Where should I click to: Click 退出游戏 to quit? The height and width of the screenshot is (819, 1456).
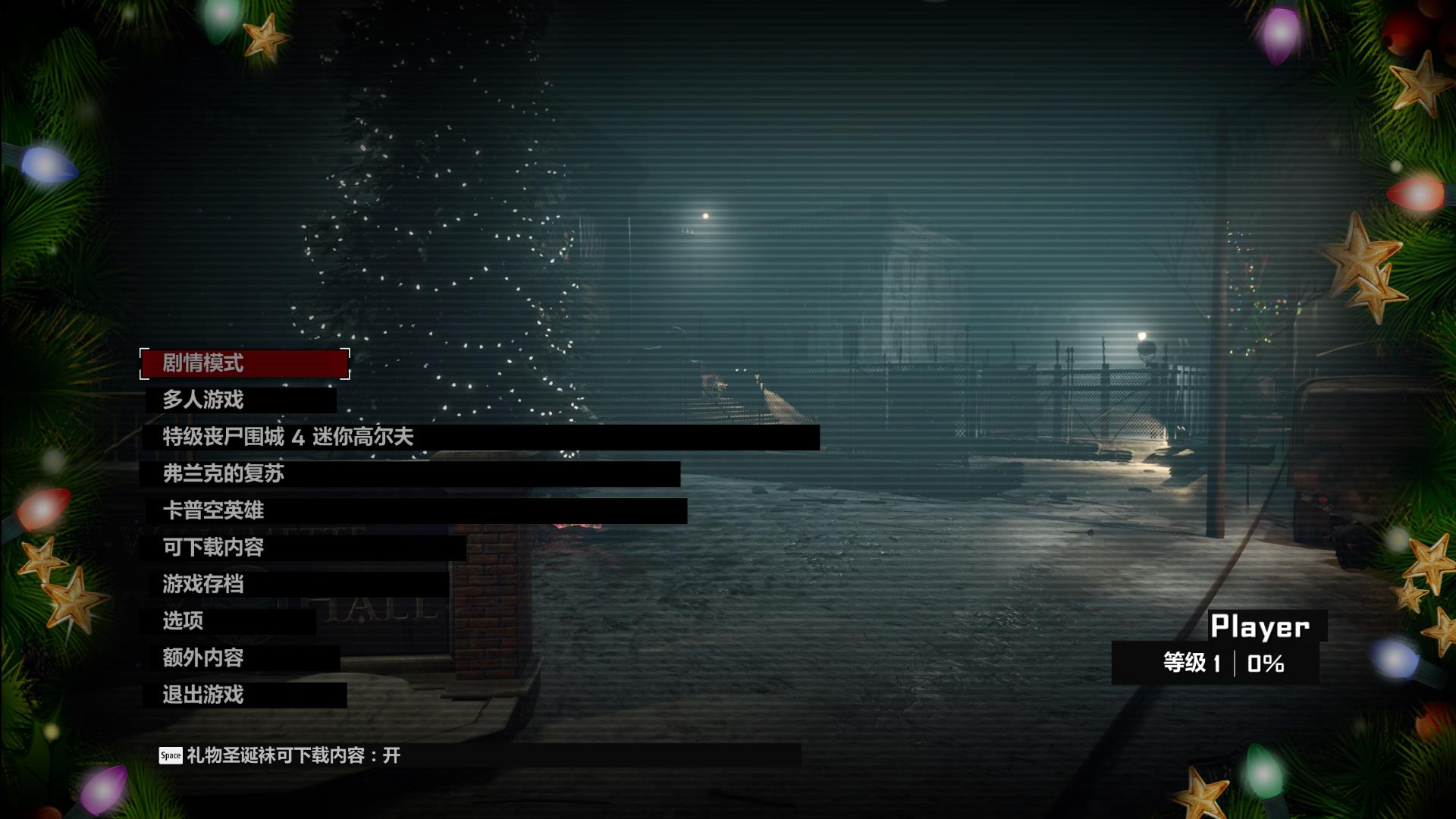coord(203,695)
